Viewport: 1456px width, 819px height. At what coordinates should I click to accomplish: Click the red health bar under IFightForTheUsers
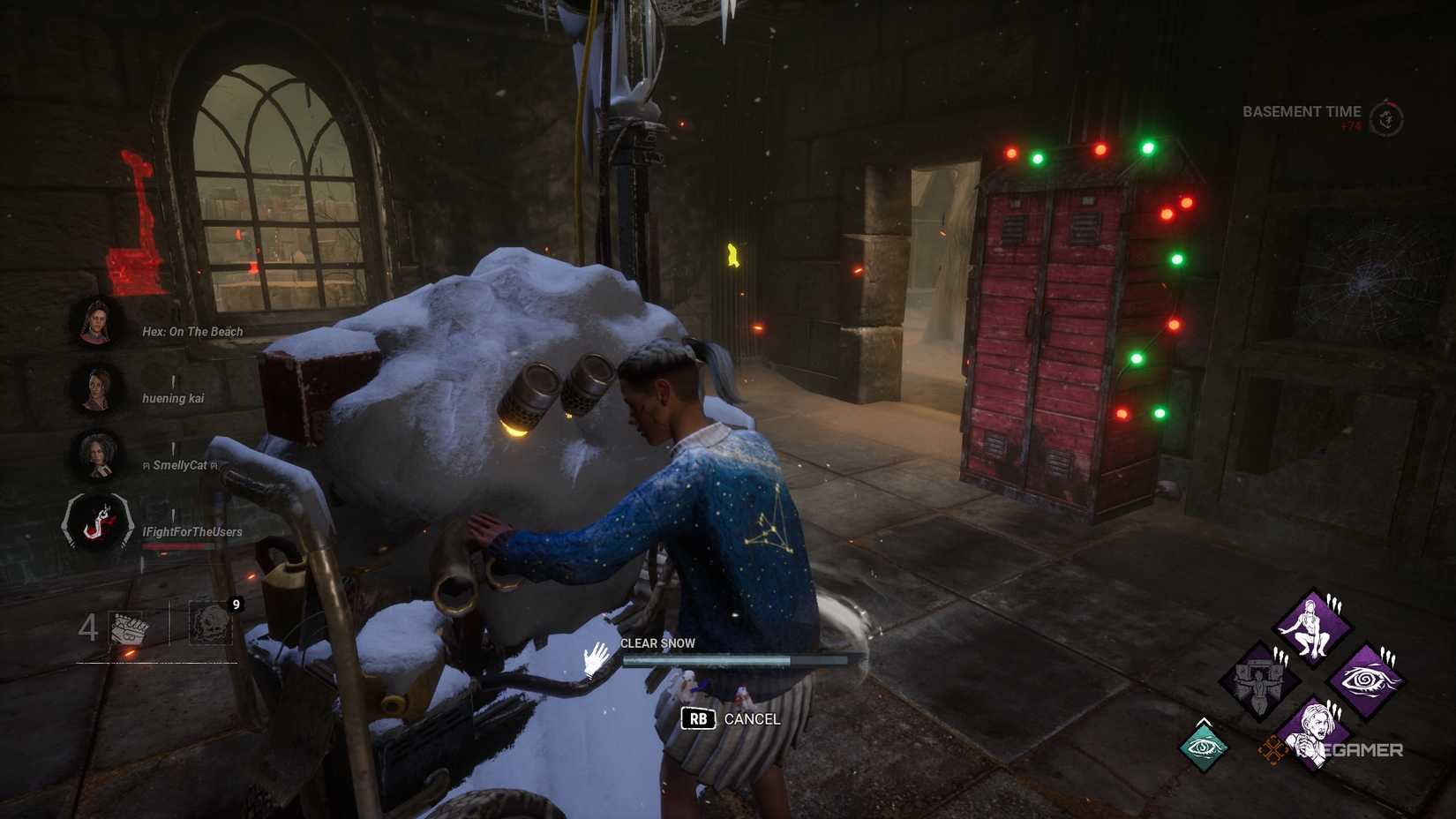tap(176, 545)
